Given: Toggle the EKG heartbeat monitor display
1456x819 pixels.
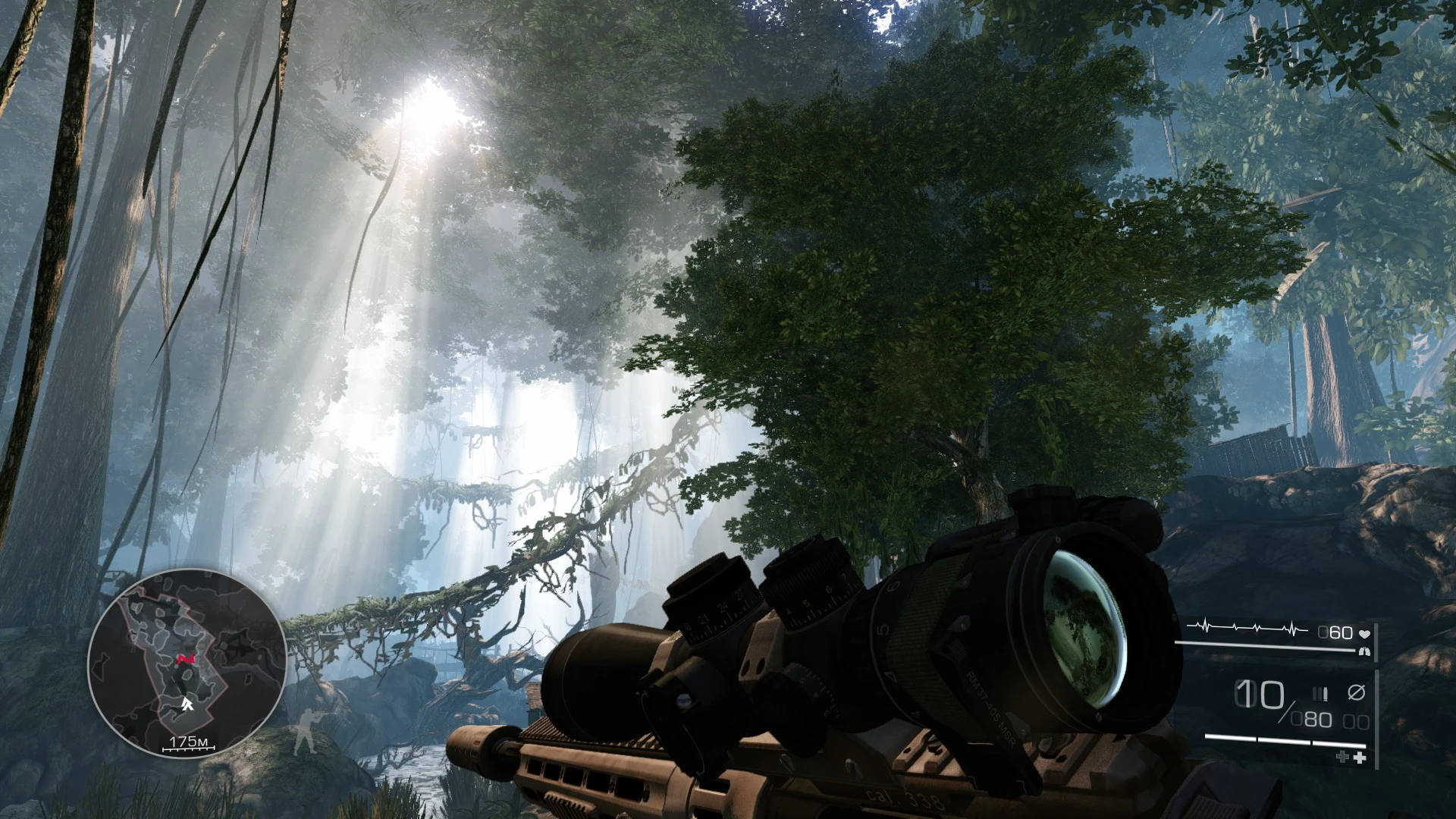Looking at the screenshot, I should [1247, 628].
